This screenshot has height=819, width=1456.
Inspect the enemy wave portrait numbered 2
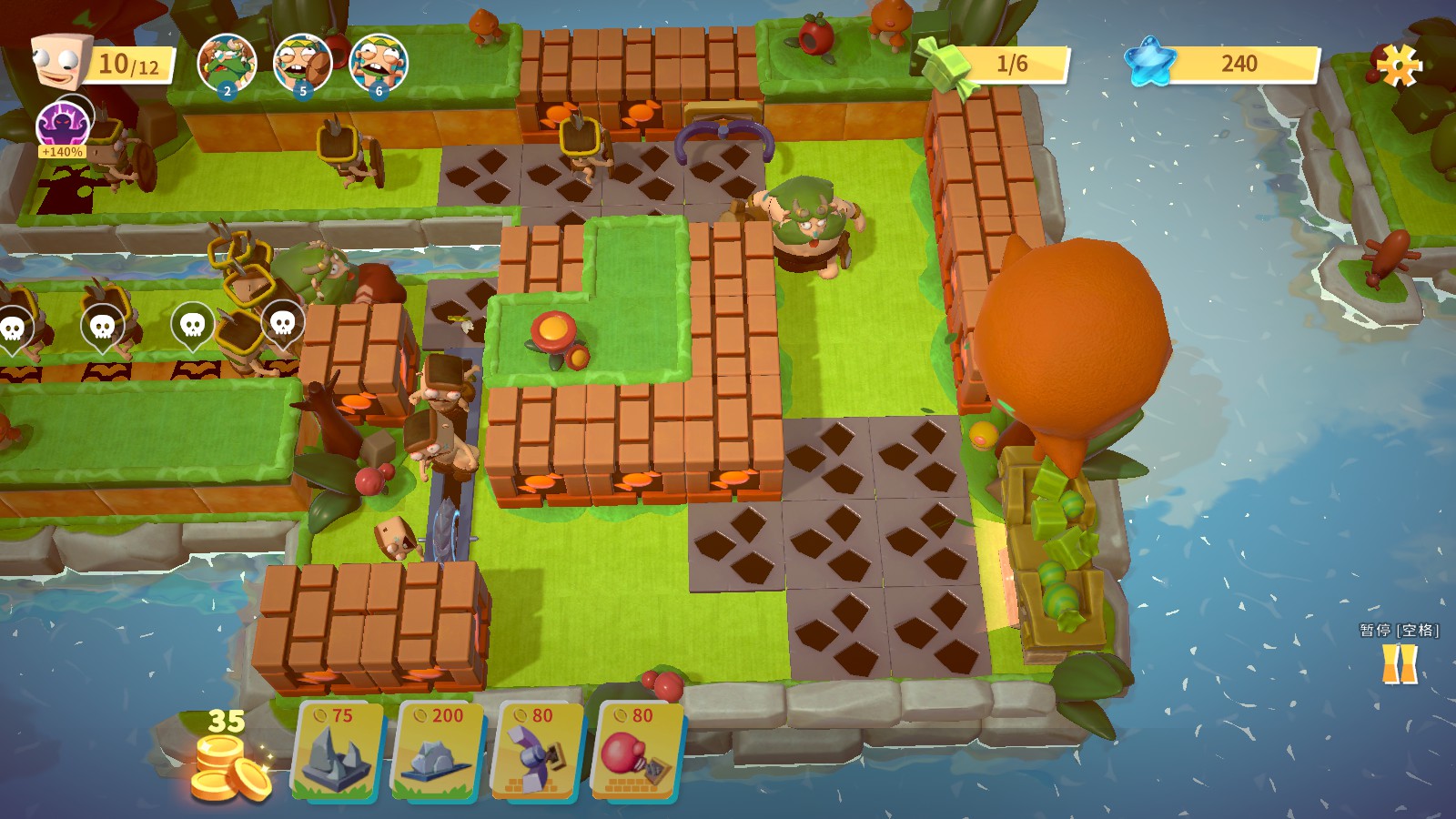pos(227,62)
